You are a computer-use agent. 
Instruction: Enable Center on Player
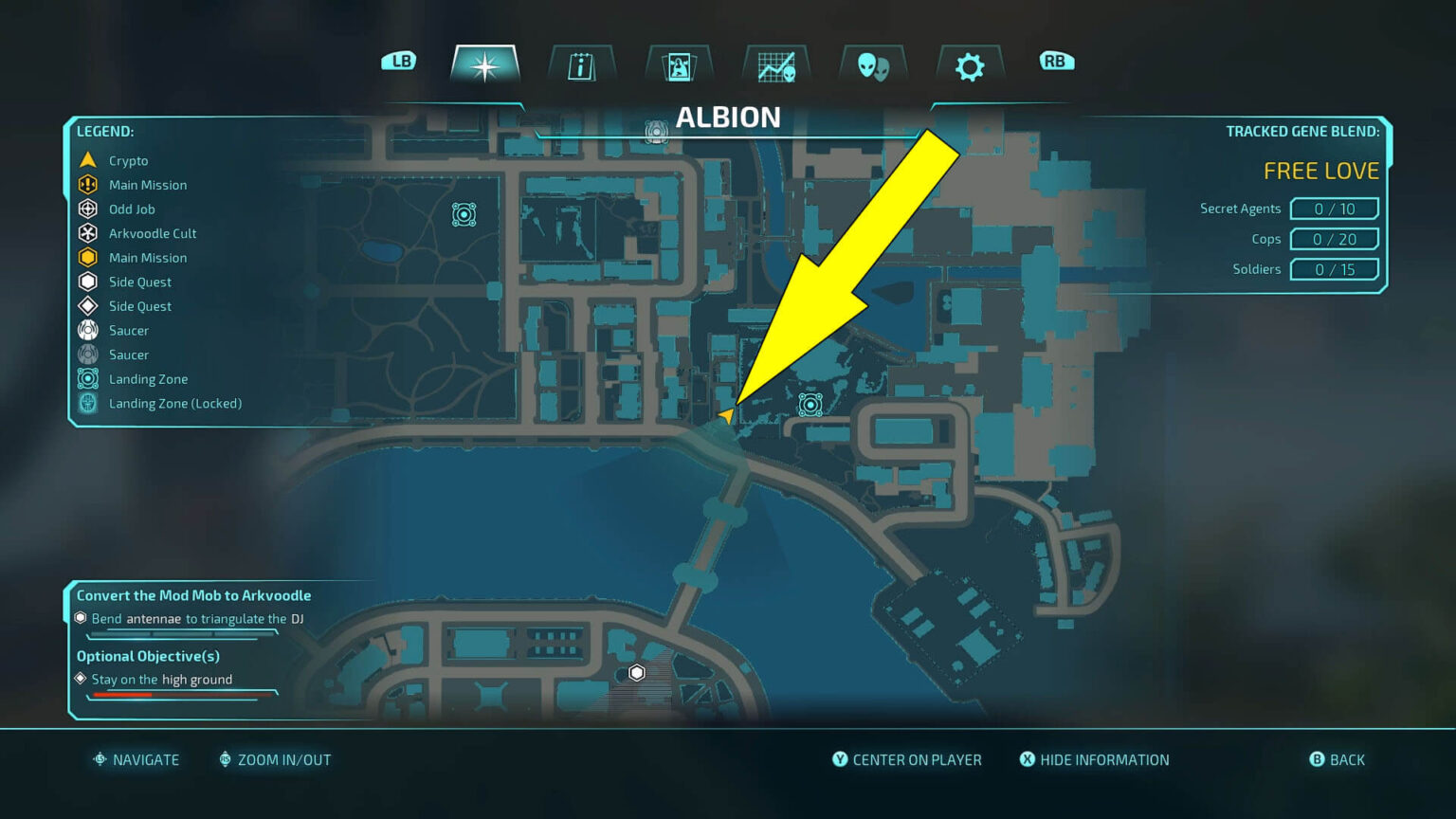[907, 759]
